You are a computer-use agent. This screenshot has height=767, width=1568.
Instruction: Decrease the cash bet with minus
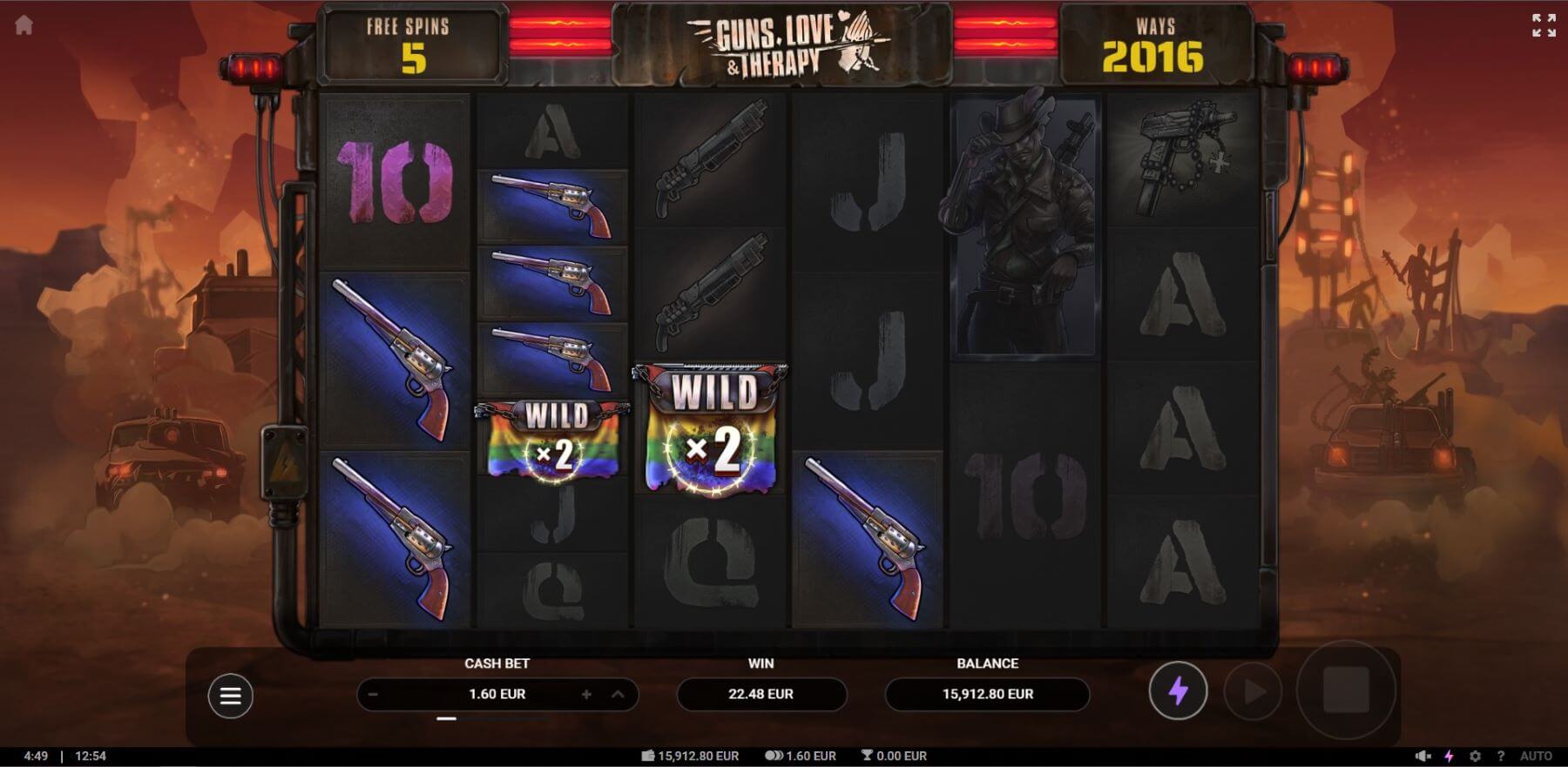[373, 695]
